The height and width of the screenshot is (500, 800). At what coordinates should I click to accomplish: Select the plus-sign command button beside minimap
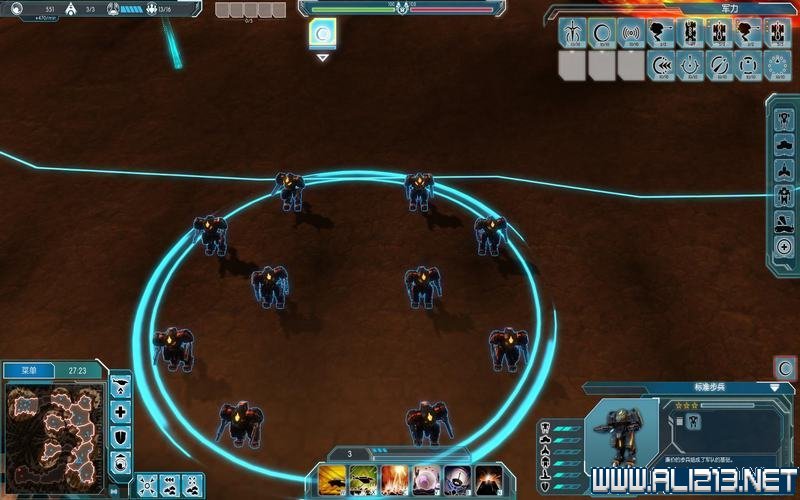(121, 411)
